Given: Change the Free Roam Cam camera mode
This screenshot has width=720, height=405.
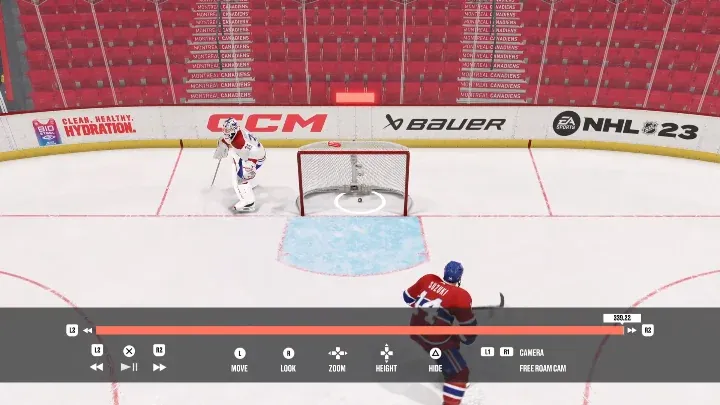Looking at the screenshot, I should pyautogui.click(x=544, y=368).
